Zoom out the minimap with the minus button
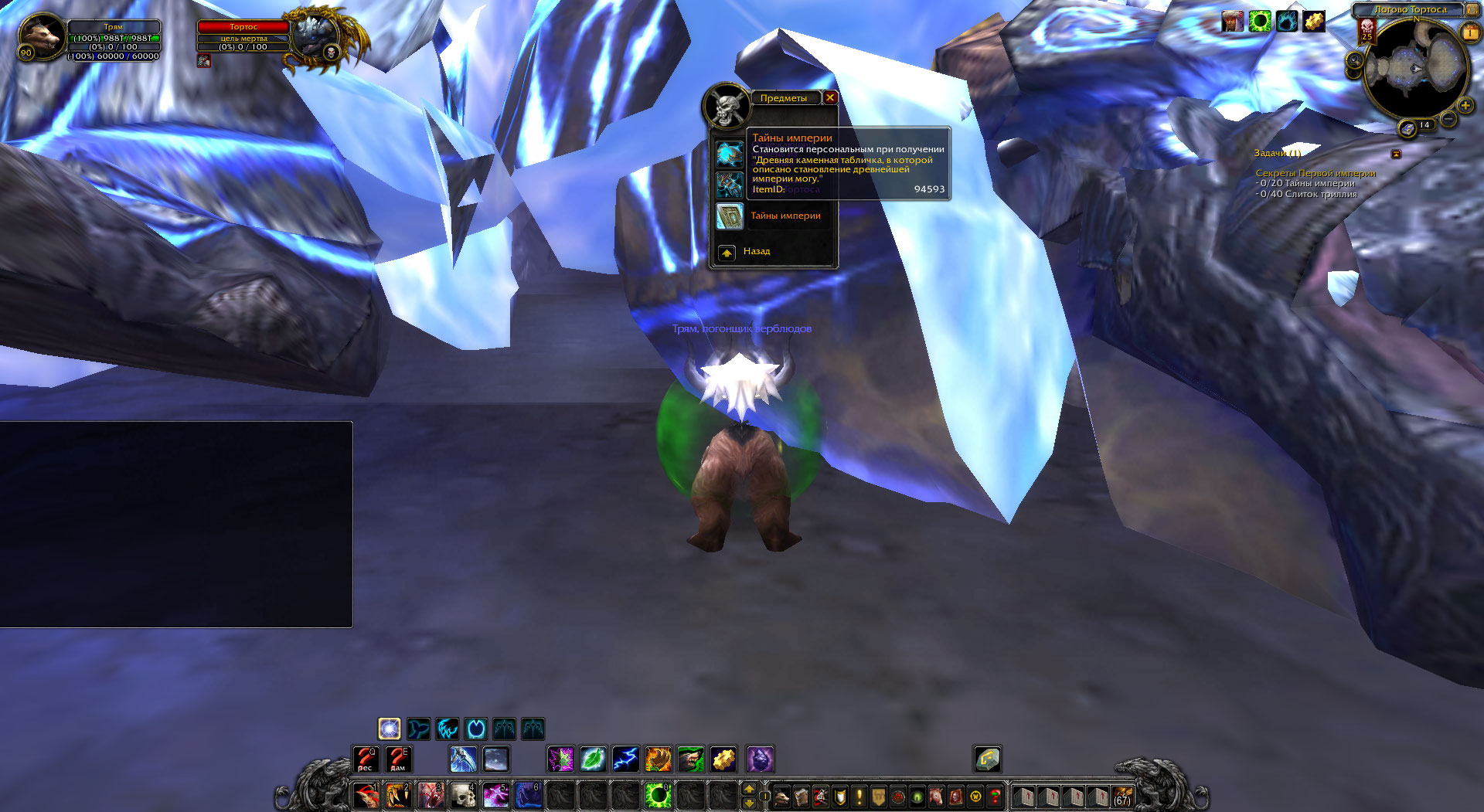1484x812 pixels. click(1448, 118)
